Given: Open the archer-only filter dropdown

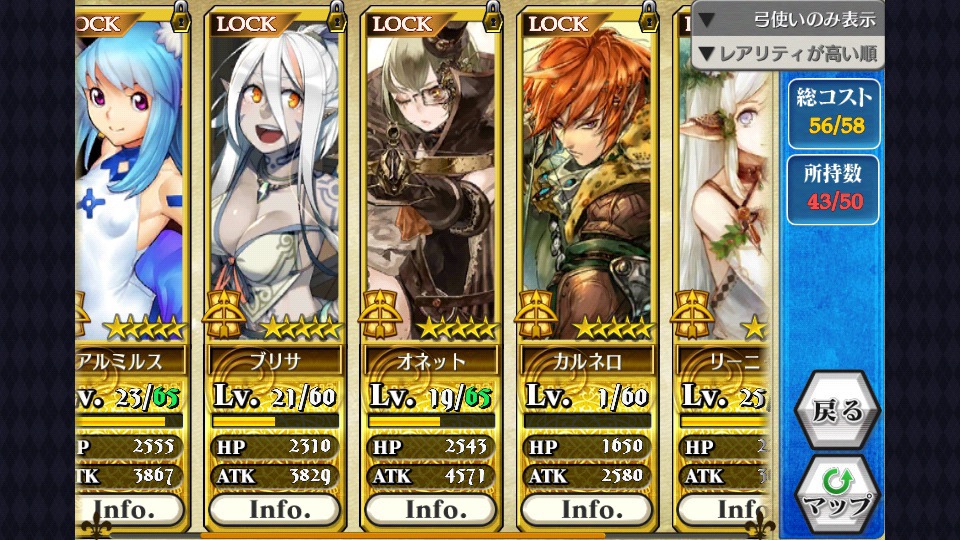Looking at the screenshot, I should [787, 19].
